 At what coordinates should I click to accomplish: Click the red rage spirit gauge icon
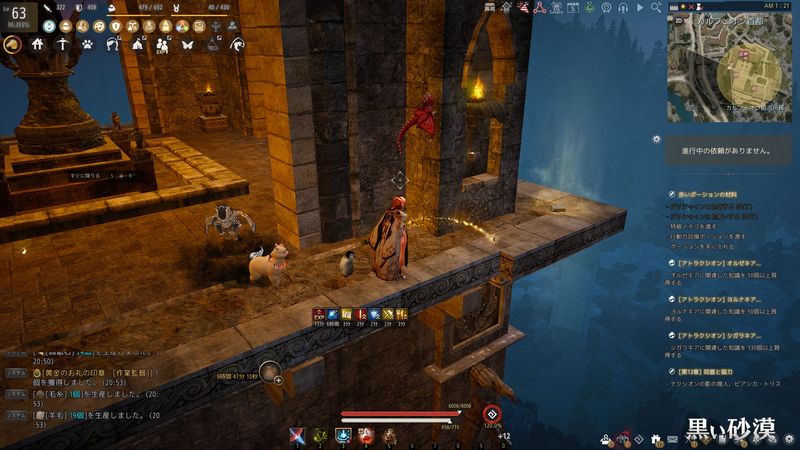[491, 413]
